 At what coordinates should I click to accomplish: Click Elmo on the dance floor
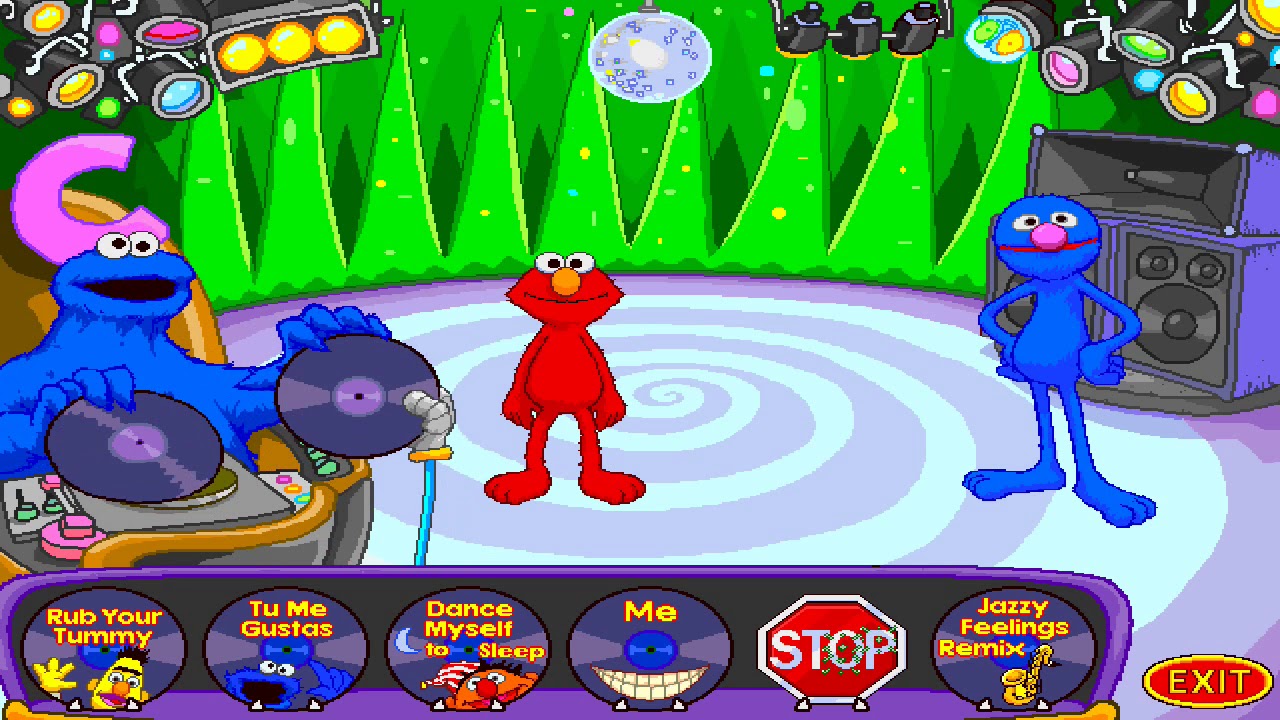(558, 370)
